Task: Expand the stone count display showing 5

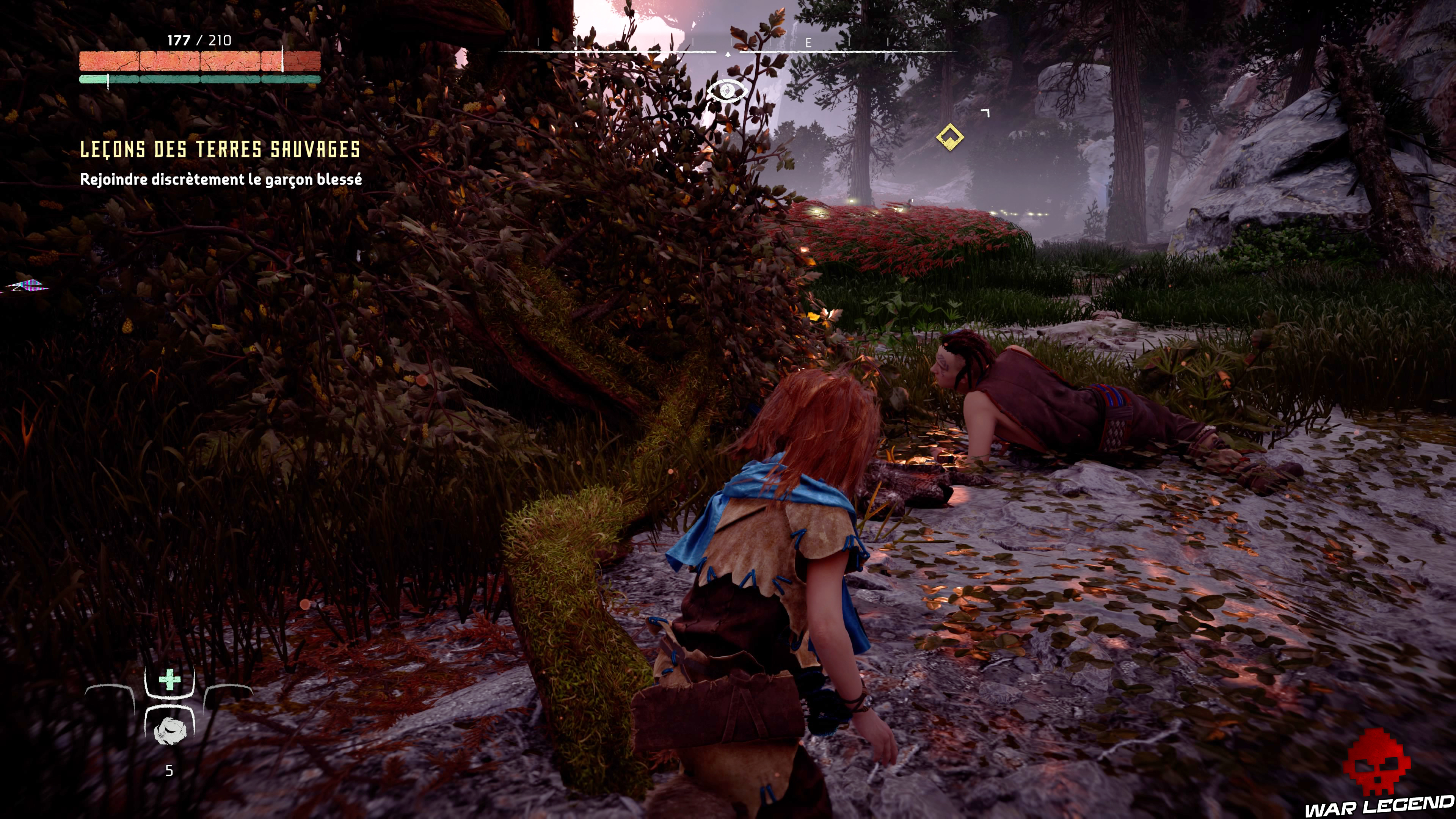Action: [169, 770]
